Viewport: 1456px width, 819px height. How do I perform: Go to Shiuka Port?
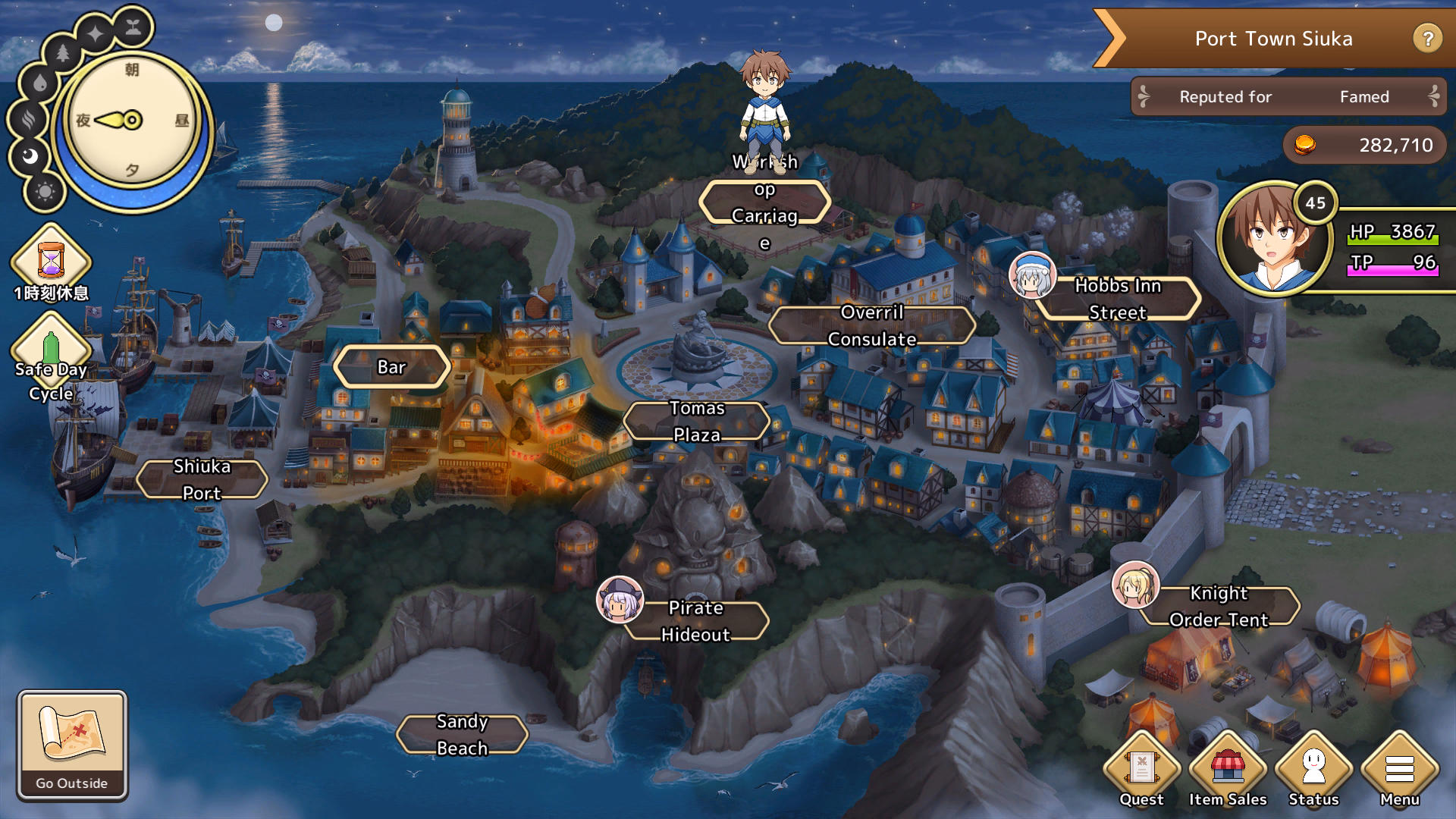(202, 479)
